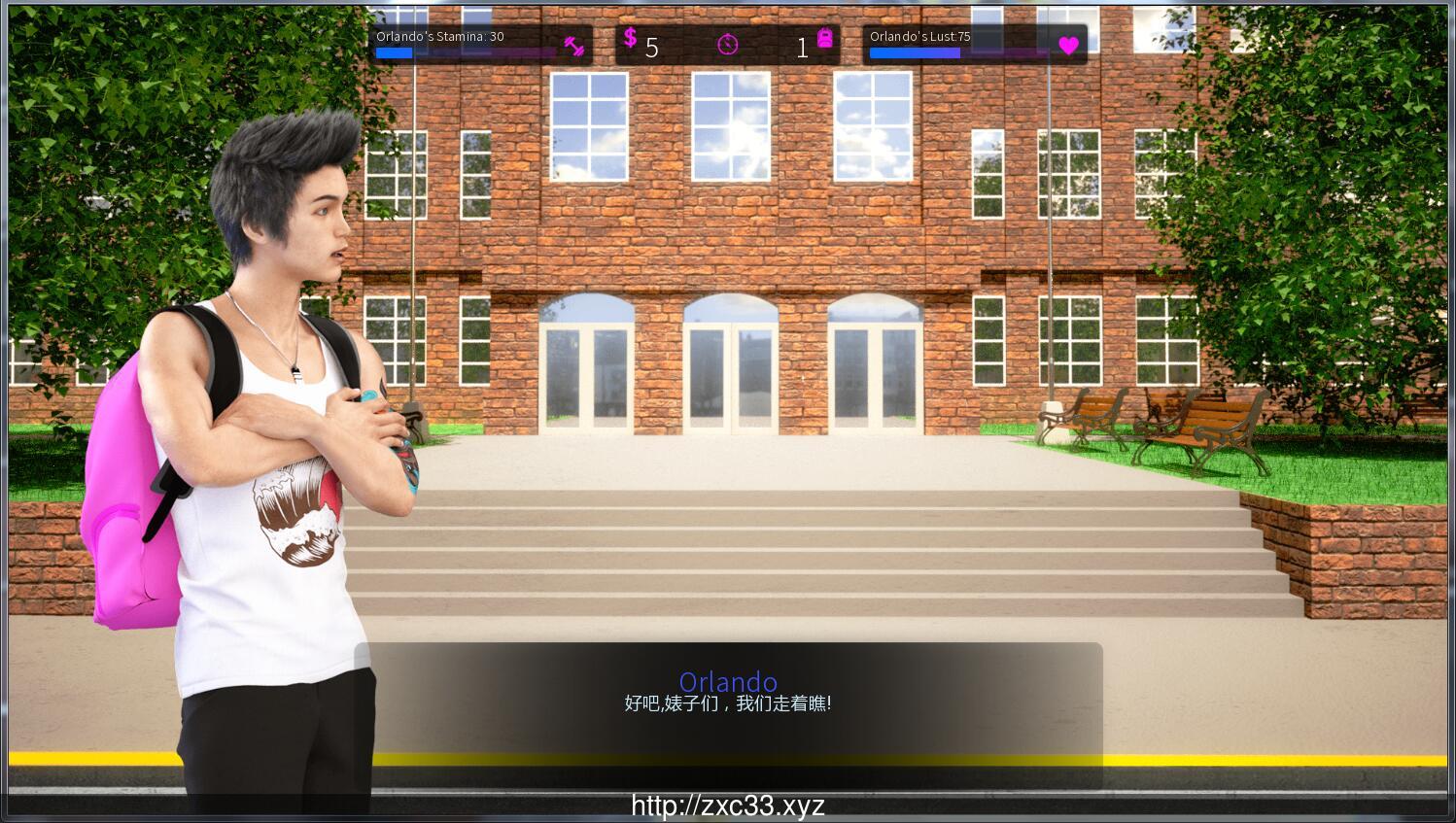The width and height of the screenshot is (1456, 823).
Task: Click the dumbbell stamina icon
Action: pos(575,45)
